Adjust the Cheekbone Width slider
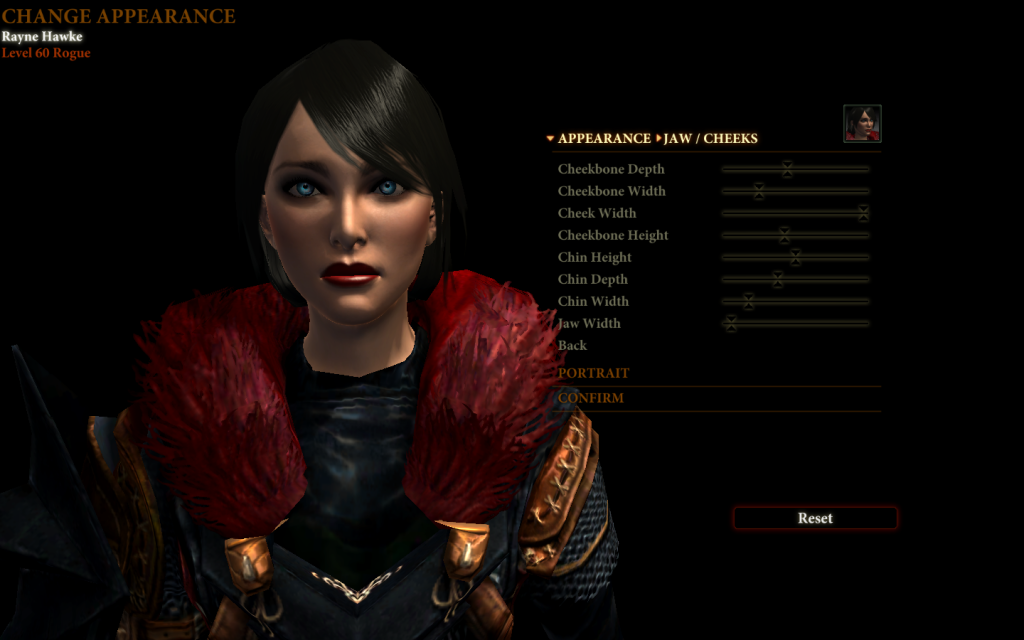This screenshot has height=640, width=1024. 759,191
